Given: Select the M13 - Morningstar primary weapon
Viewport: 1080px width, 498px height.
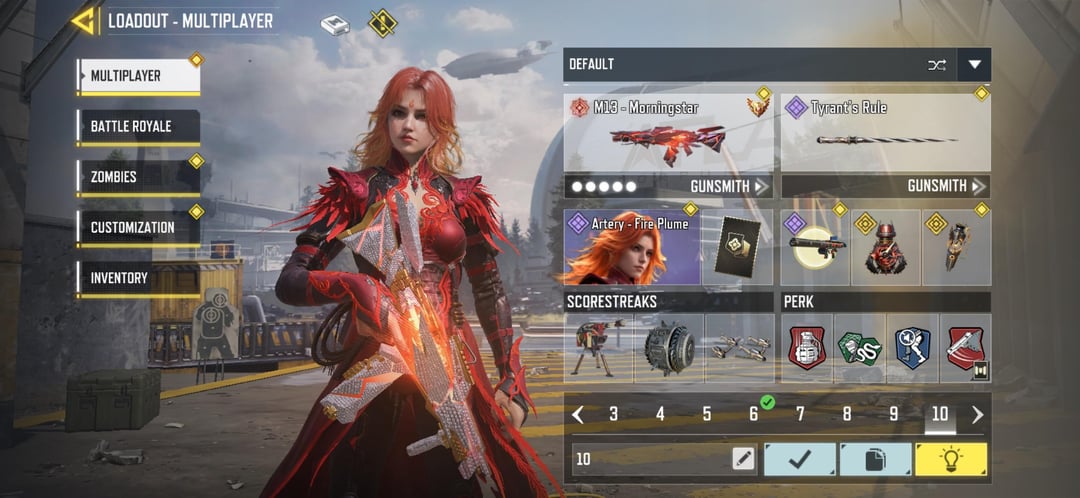Looking at the screenshot, I should point(668,132).
